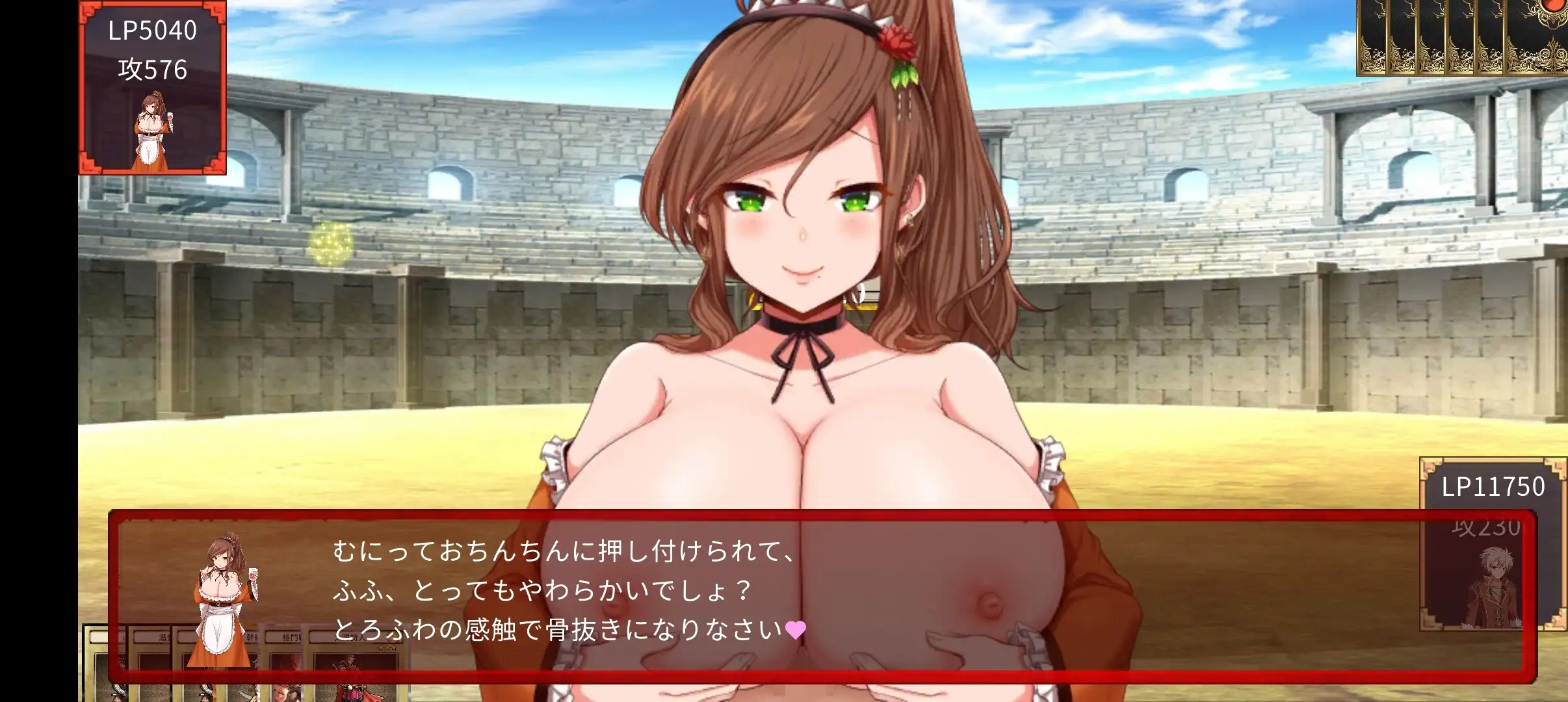Open the player portrait in the LP5040 status frame

coord(153,130)
